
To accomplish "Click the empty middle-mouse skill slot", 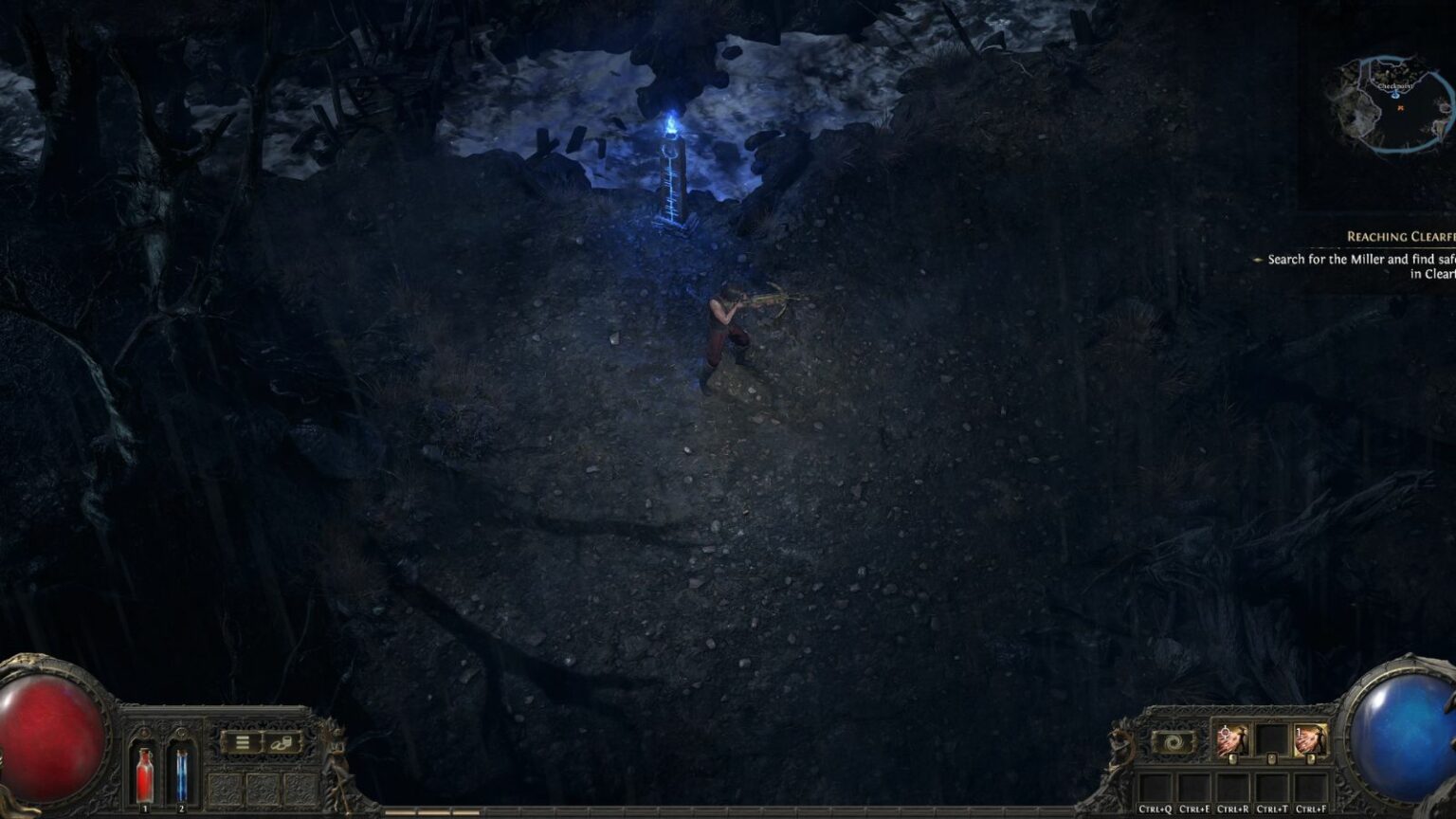I will [1272, 738].
